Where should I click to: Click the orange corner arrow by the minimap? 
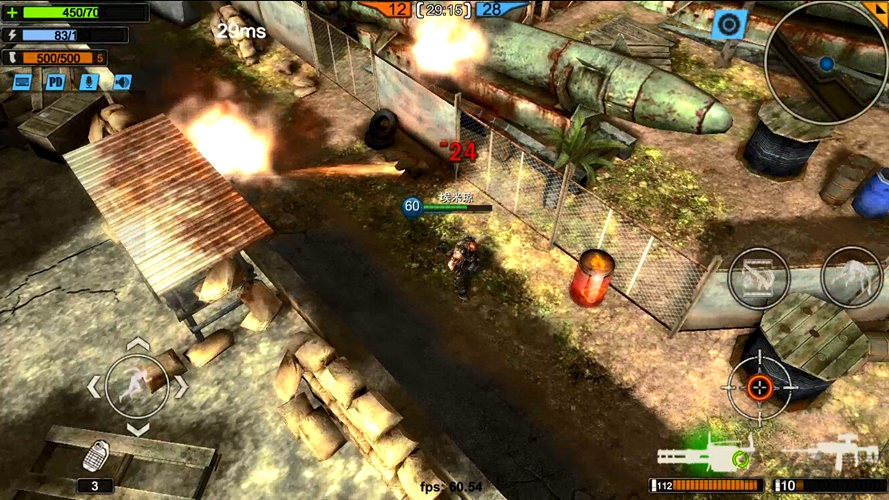click(x=879, y=8)
